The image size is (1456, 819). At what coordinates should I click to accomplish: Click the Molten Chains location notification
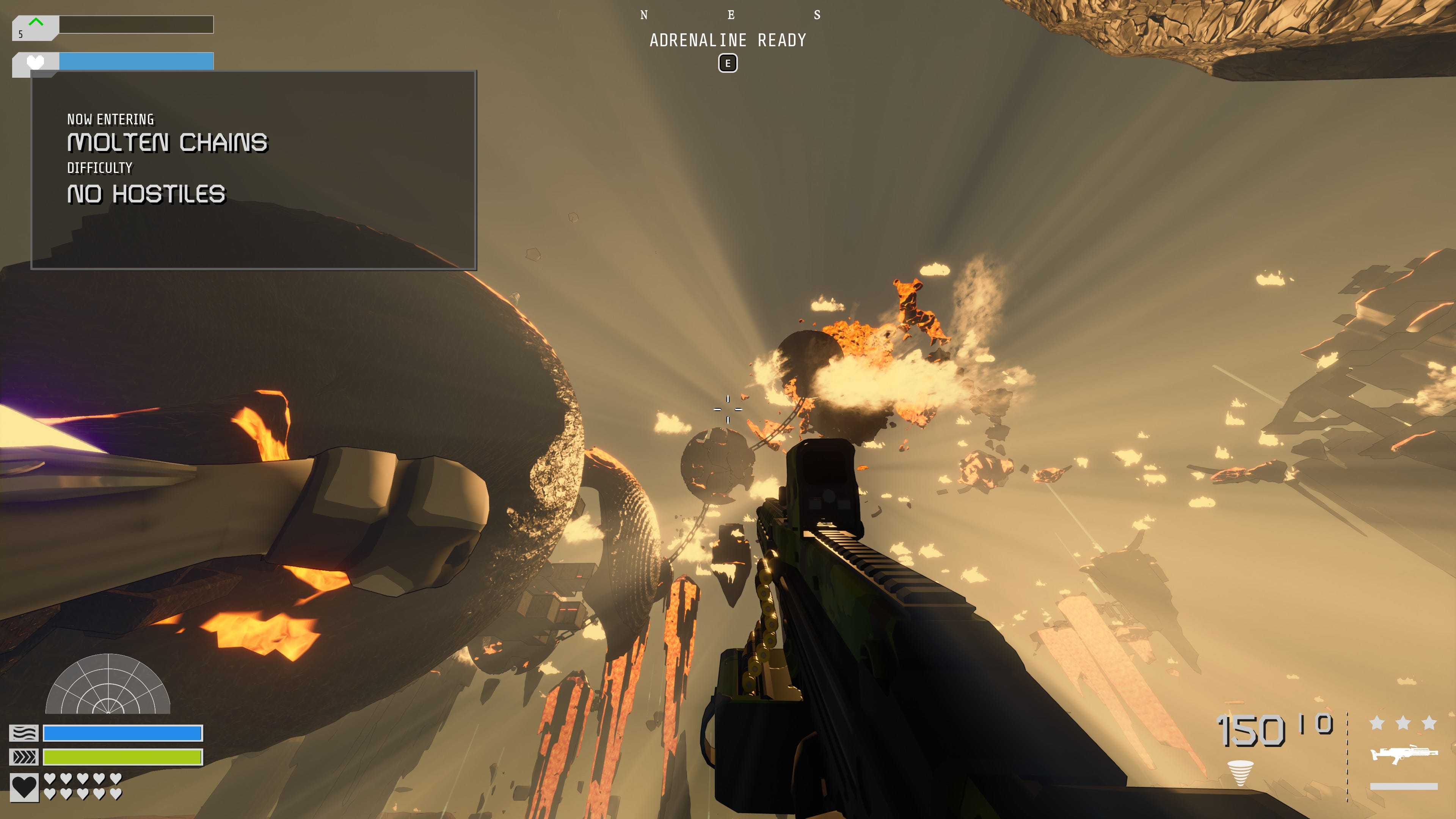(x=253, y=169)
